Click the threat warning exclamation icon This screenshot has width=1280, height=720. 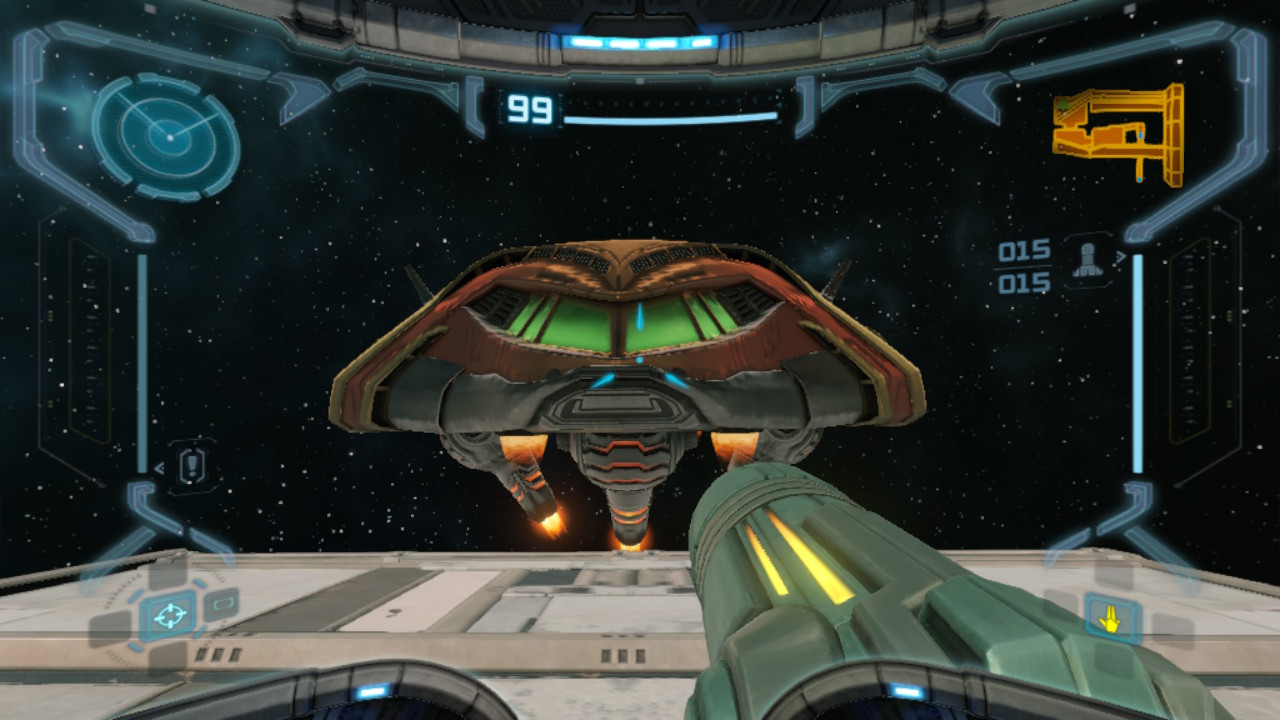pos(192,466)
